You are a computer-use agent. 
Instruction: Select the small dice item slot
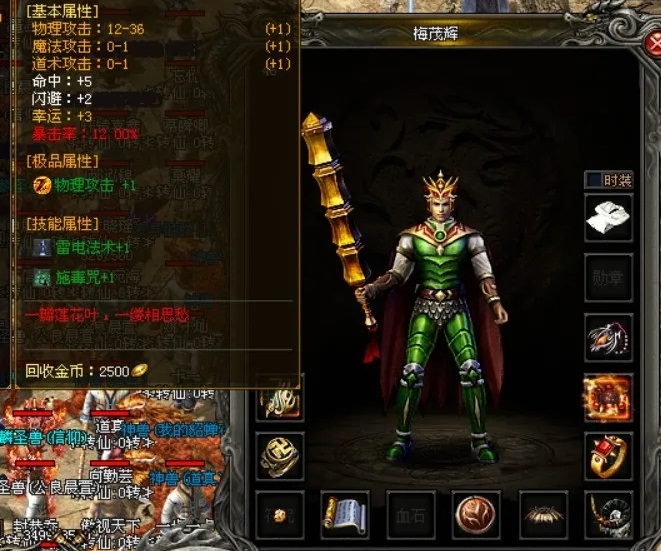(x=280, y=515)
